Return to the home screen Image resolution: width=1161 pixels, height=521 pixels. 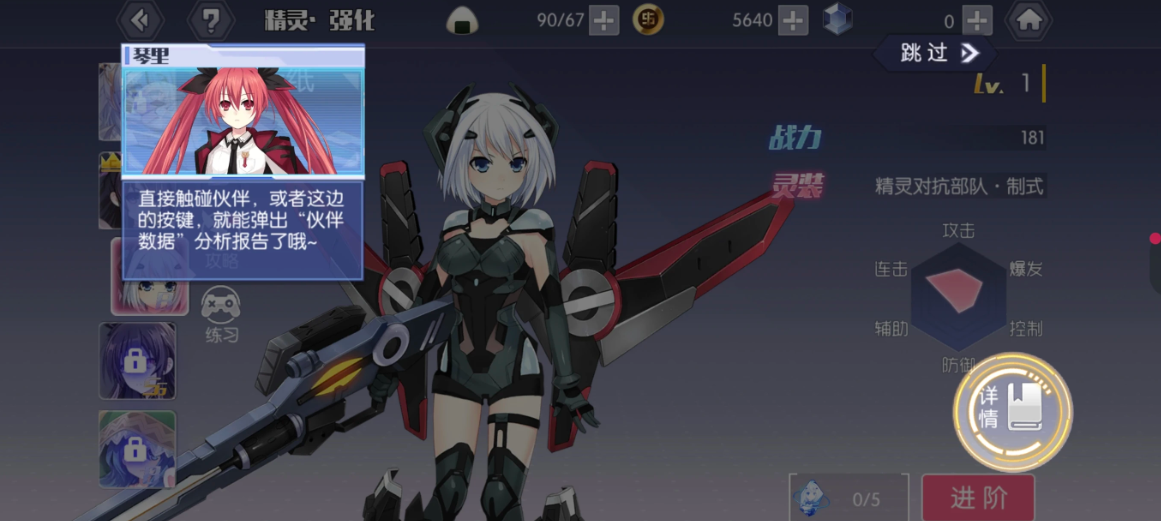click(1028, 19)
